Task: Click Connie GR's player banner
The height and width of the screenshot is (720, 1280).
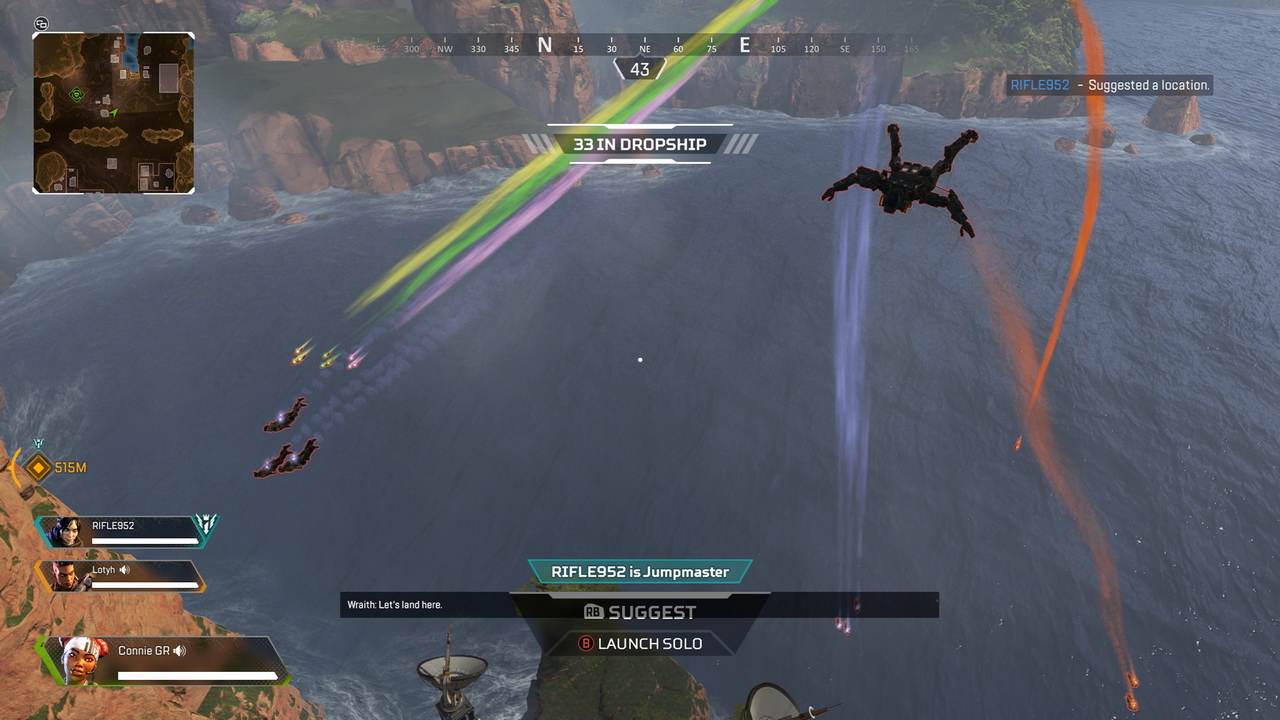Action: 165,660
